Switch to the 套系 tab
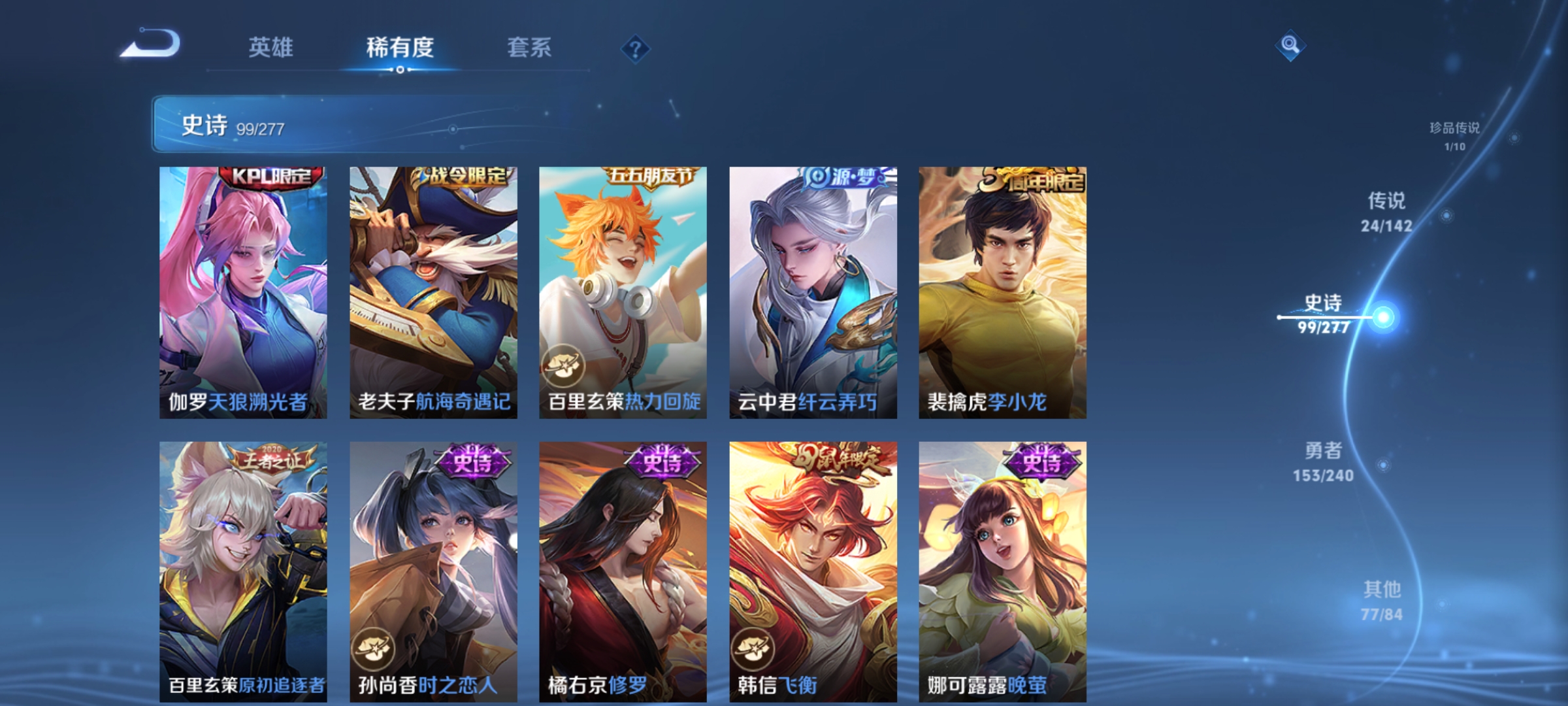 pos(531,47)
